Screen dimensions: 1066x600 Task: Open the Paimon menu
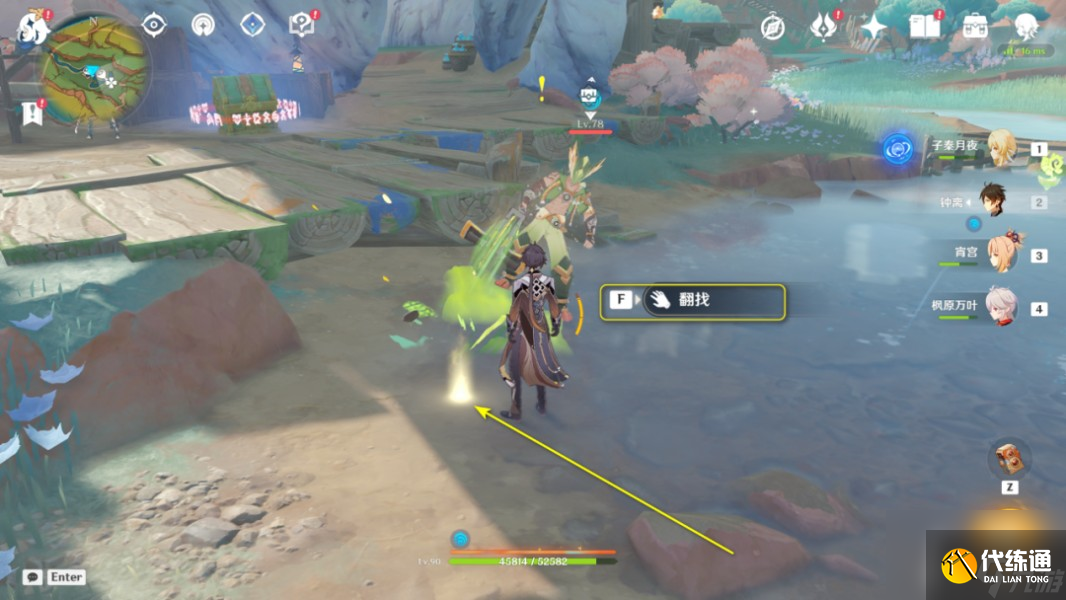32,28
